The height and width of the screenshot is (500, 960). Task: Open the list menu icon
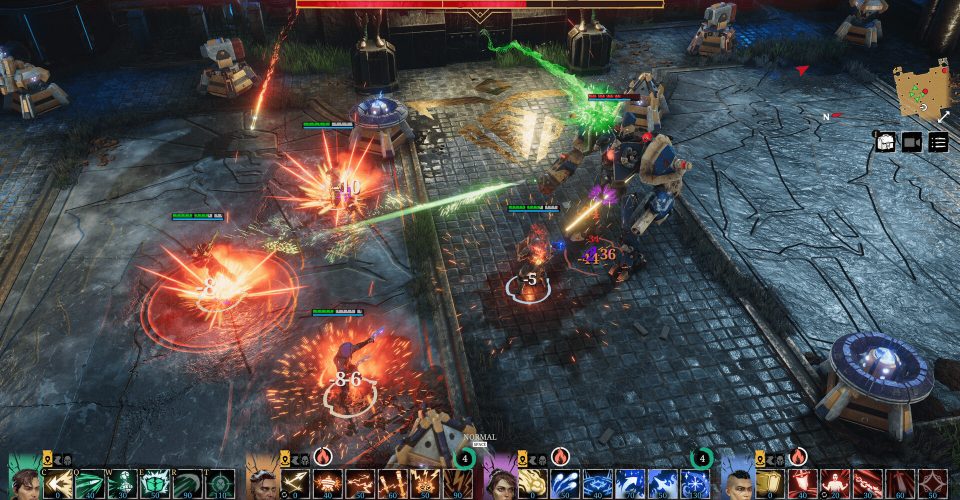coord(938,142)
